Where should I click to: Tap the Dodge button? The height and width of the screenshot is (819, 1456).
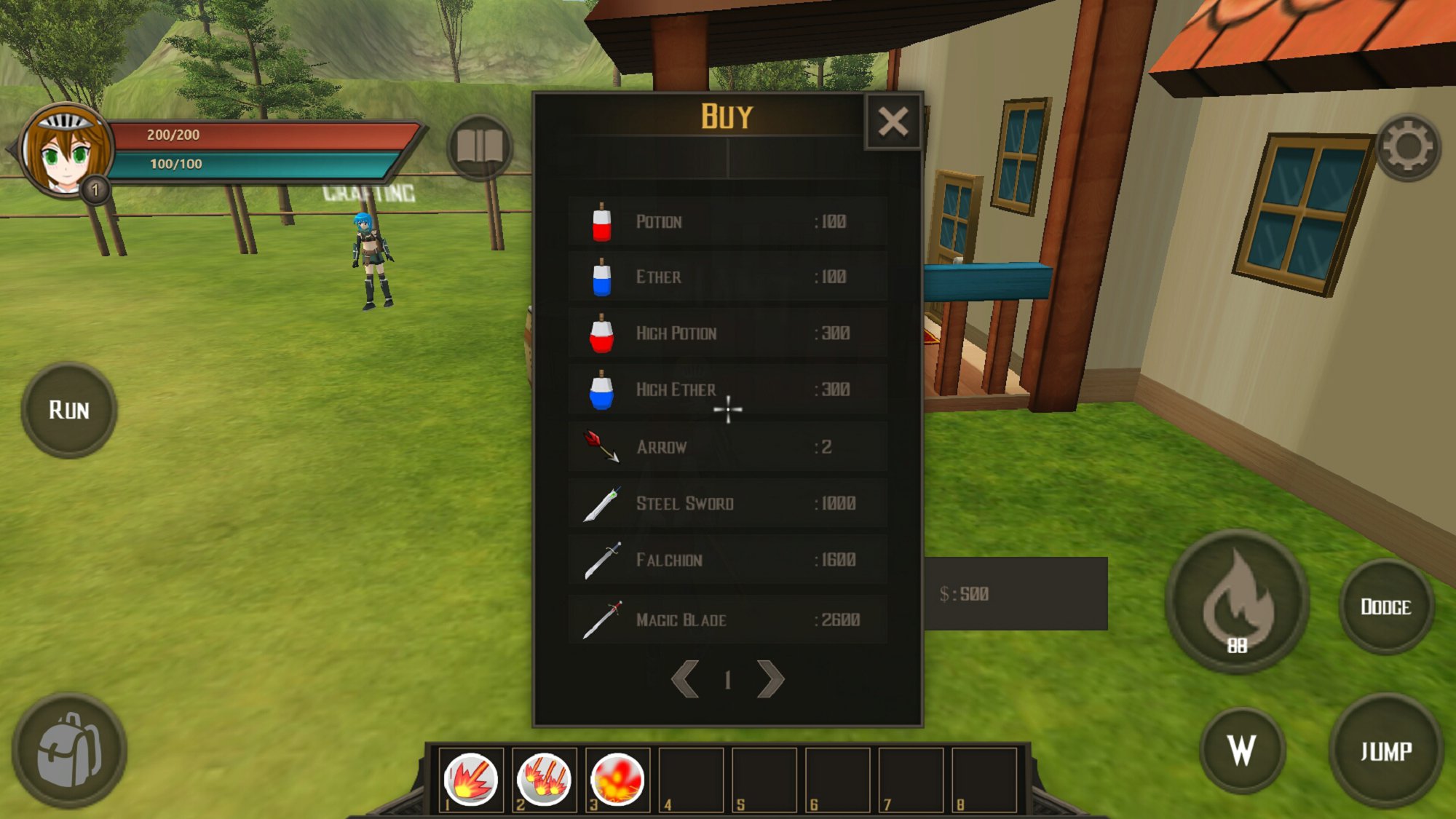[x=1386, y=607]
